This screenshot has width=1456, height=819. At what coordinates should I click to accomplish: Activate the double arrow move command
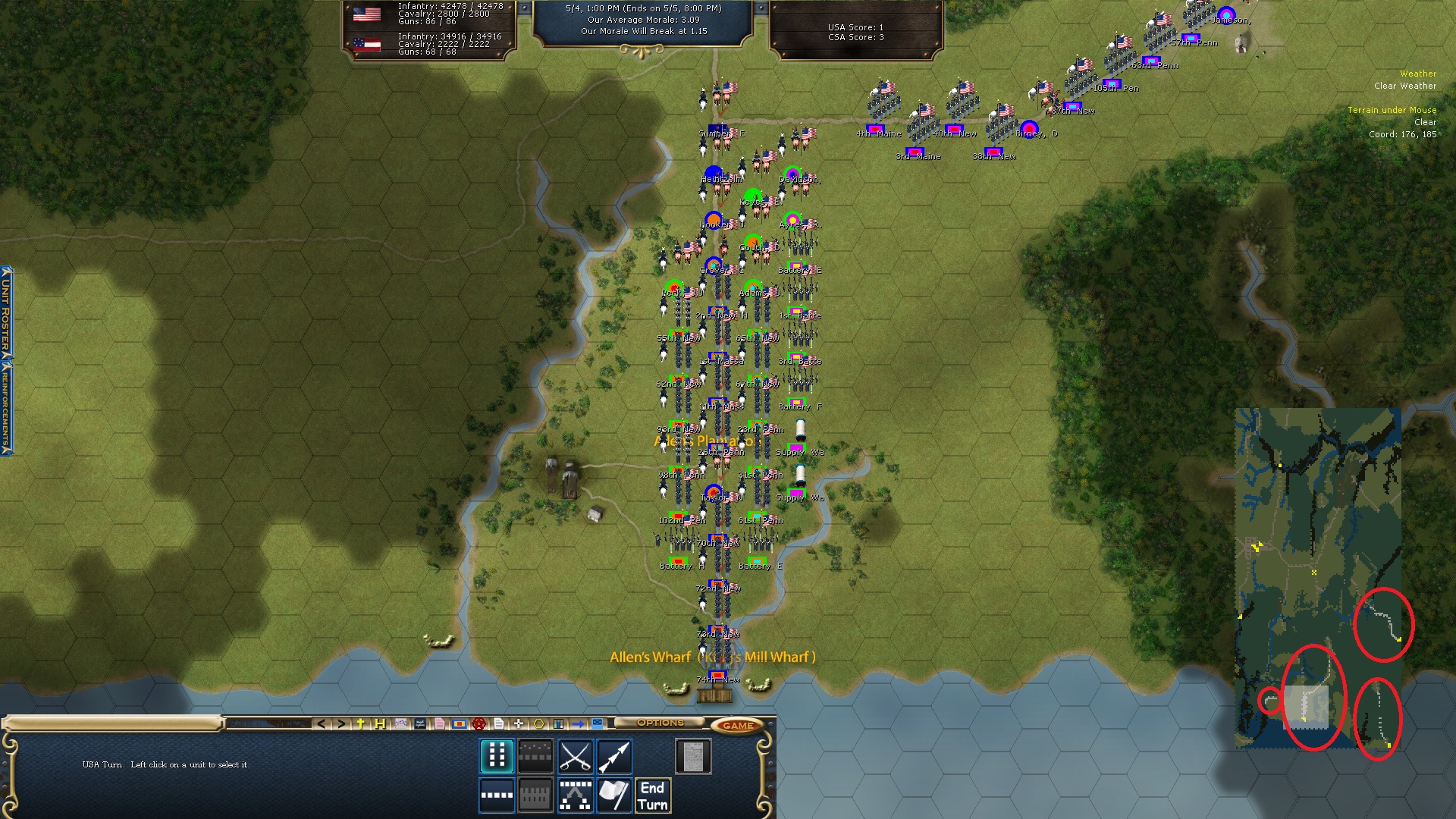[x=614, y=756]
